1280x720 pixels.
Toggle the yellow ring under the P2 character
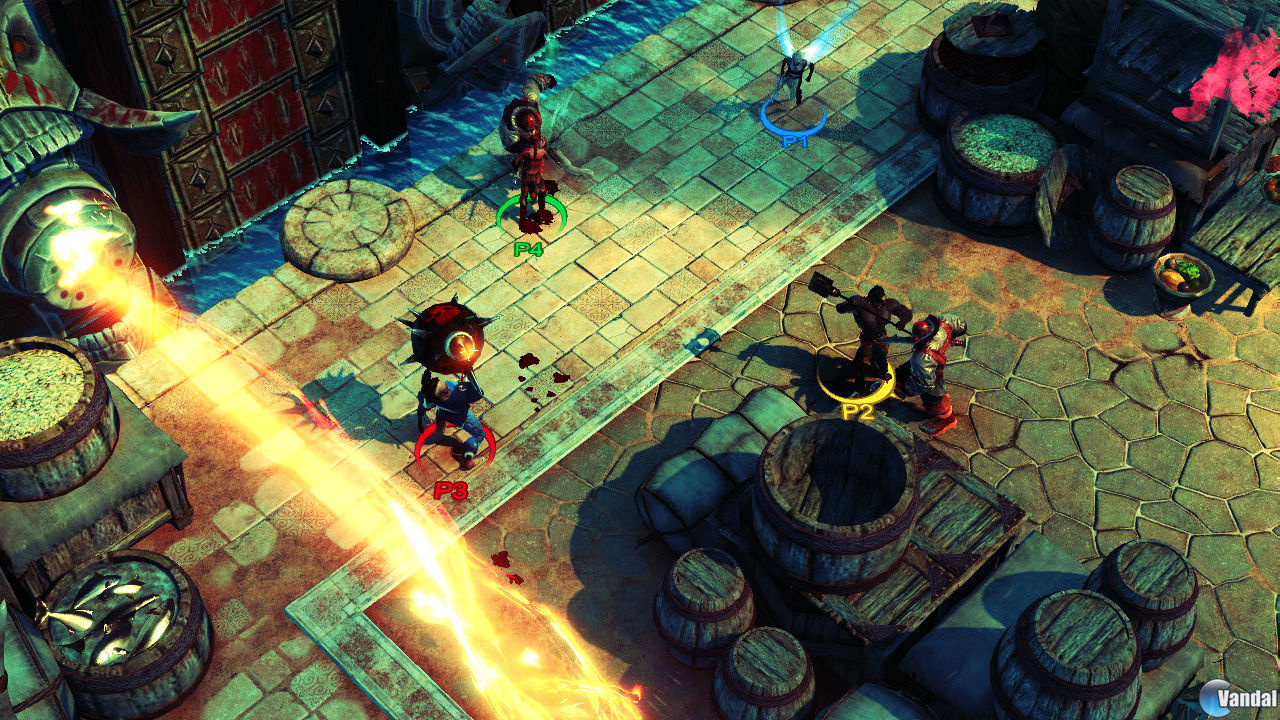(855, 380)
